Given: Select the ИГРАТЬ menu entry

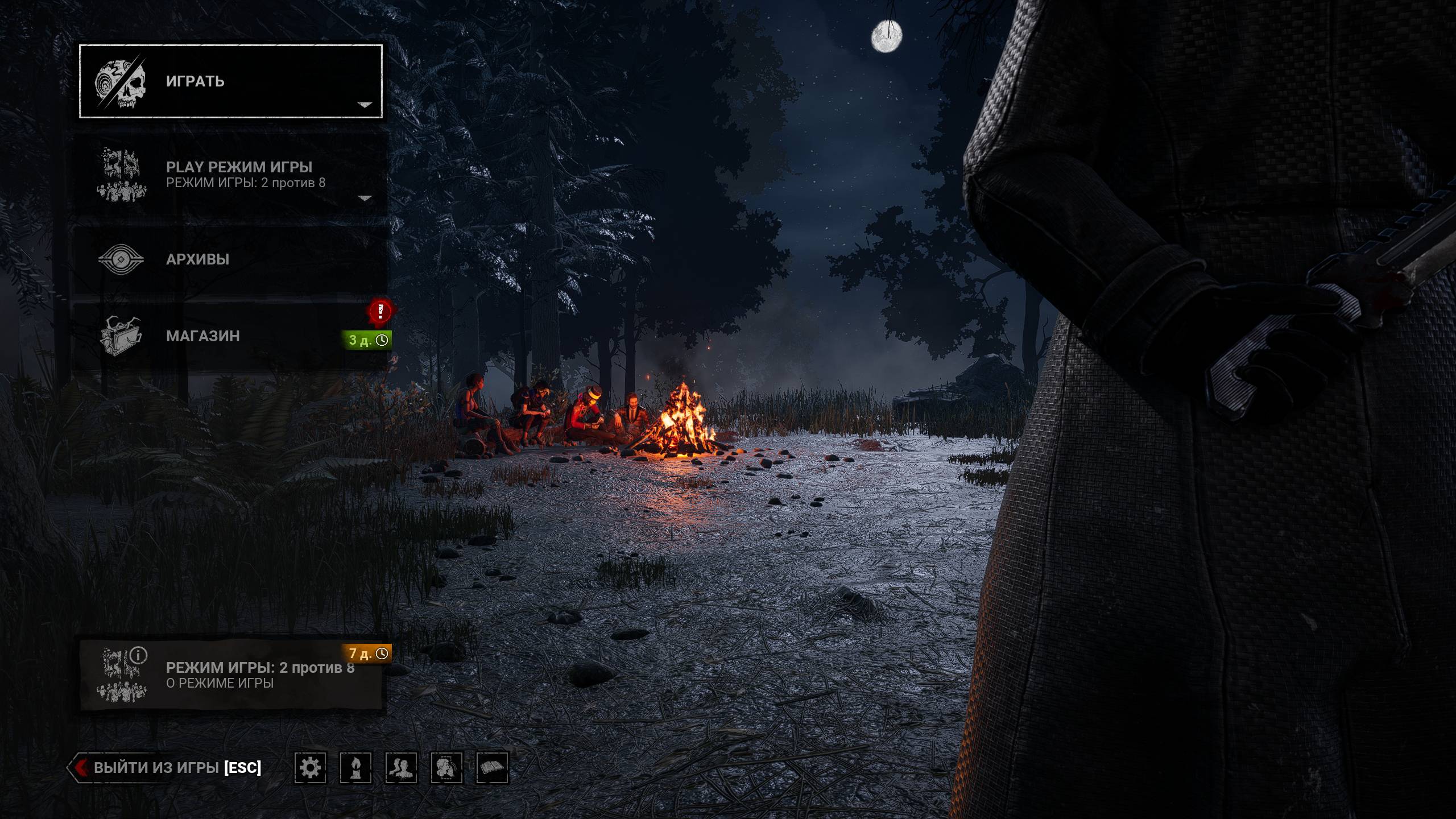Looking at the screenshot, I should point(230,81).
